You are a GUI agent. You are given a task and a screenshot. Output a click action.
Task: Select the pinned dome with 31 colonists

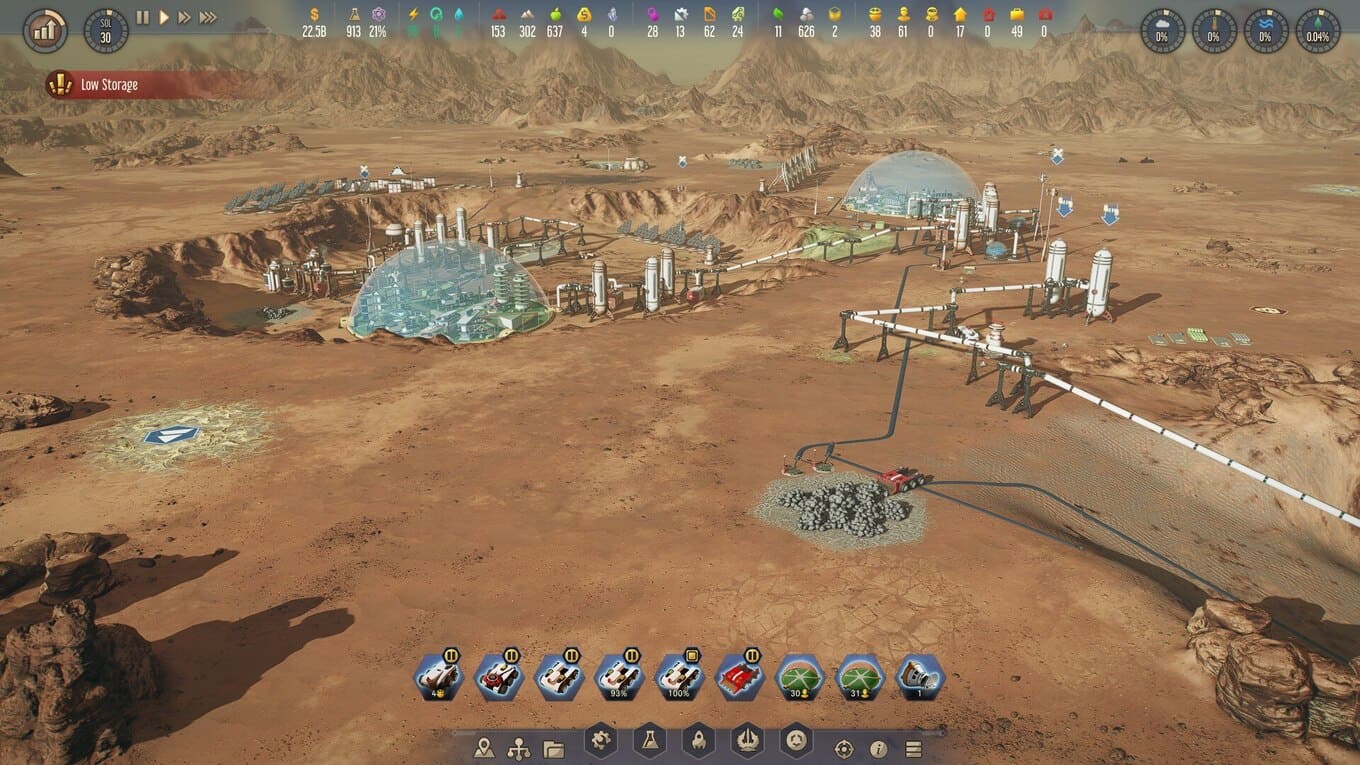click(860, 678)
